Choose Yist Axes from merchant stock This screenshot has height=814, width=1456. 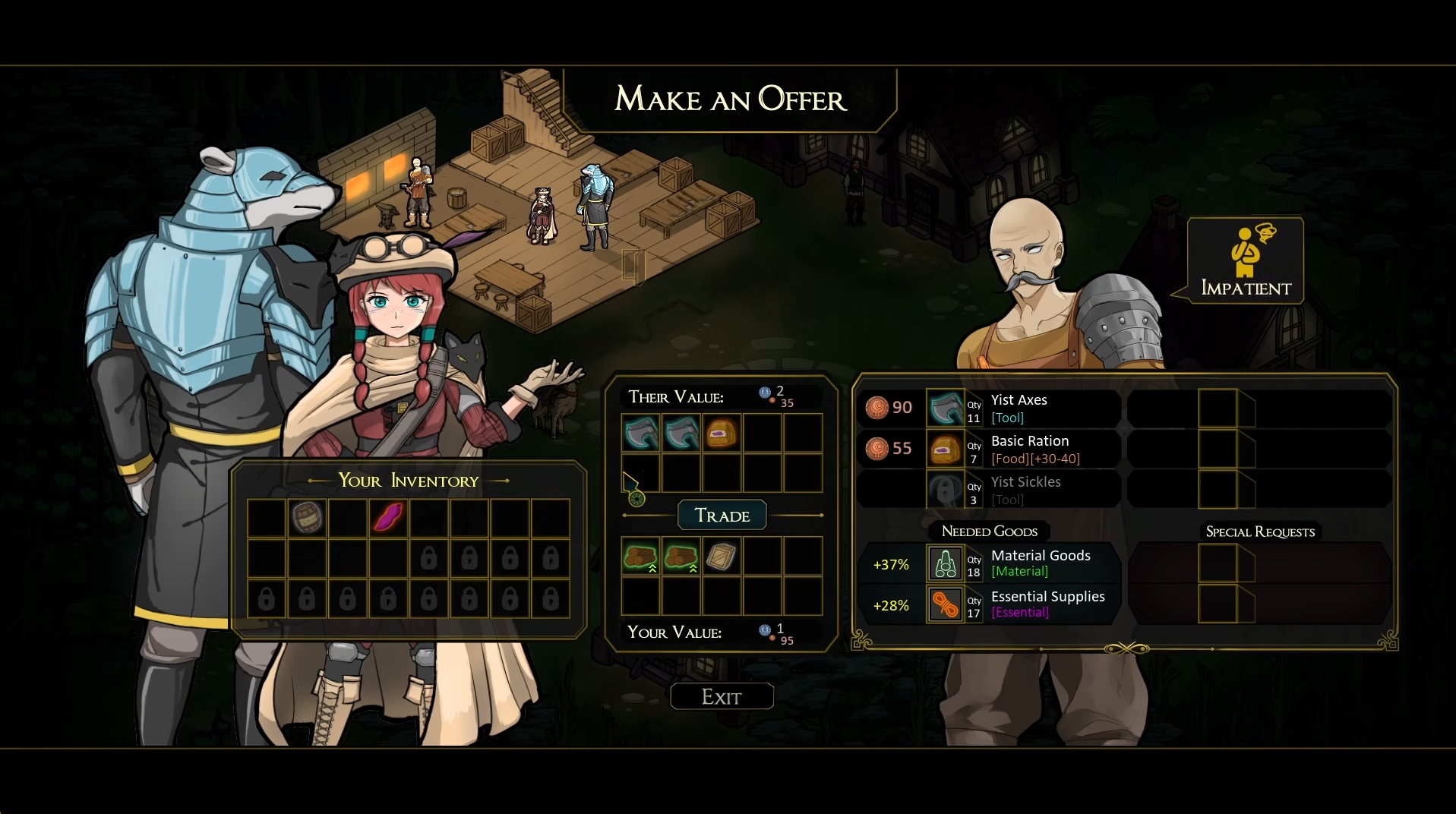pyautogui.click(x=1018, y=408)
